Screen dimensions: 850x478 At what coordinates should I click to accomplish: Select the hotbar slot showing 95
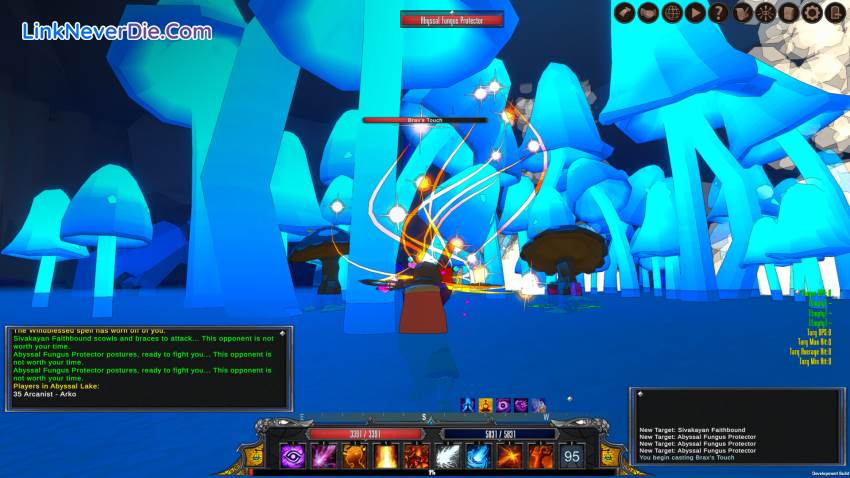pyautogui.click(x=571, y=456)
